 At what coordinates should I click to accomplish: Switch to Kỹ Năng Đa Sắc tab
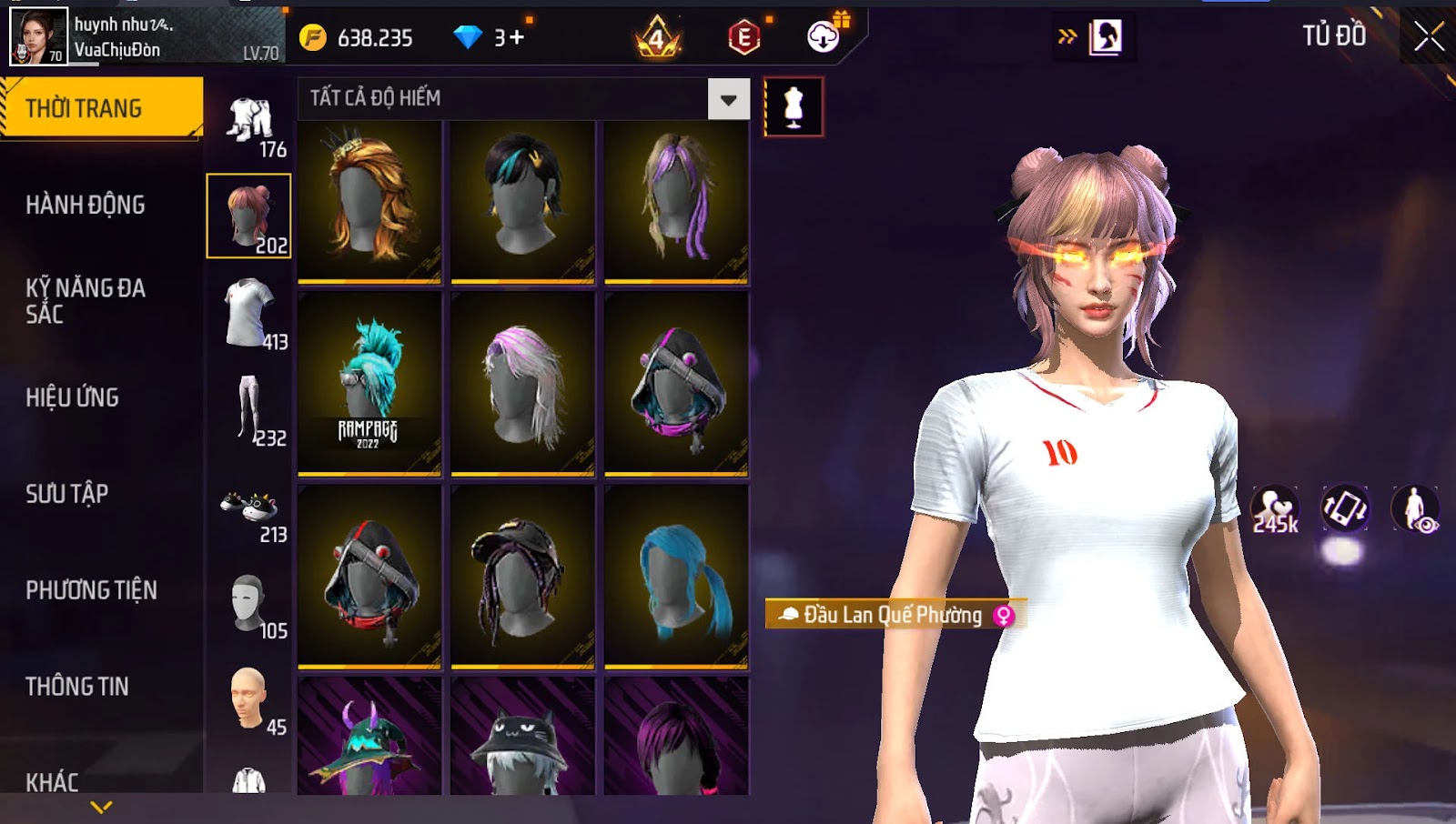pyautogui.click(x=86, y=301)
